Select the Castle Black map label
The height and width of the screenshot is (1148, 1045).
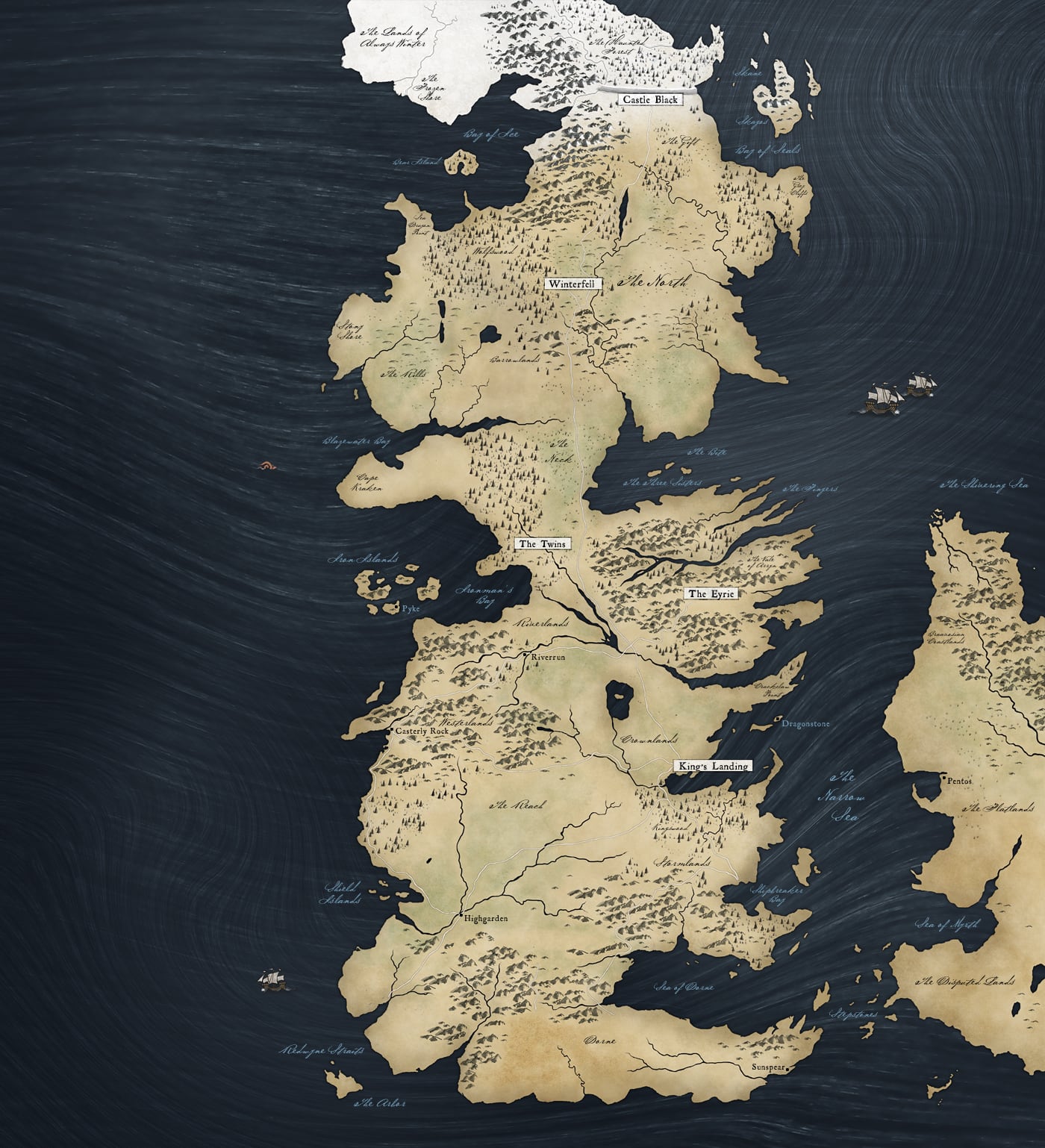(x=648, y=99)
